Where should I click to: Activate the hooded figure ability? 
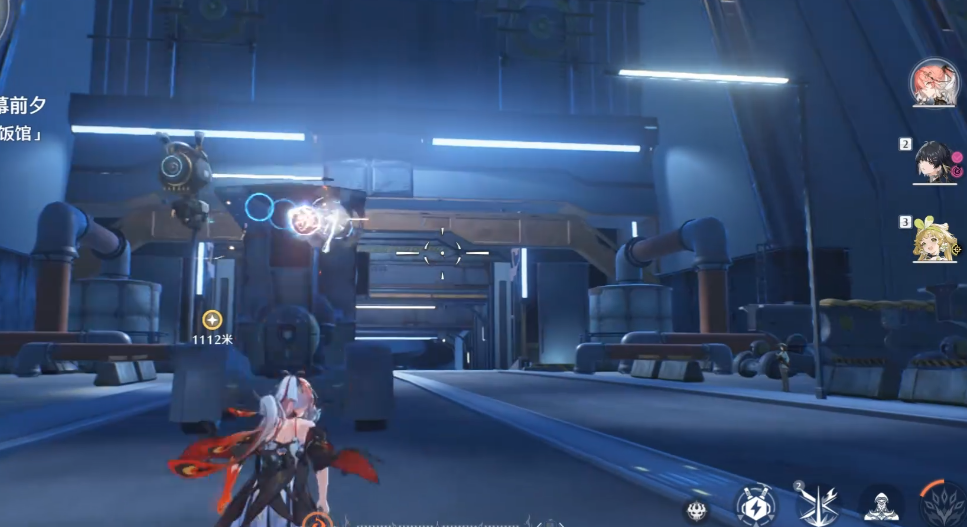pos(881,507)
